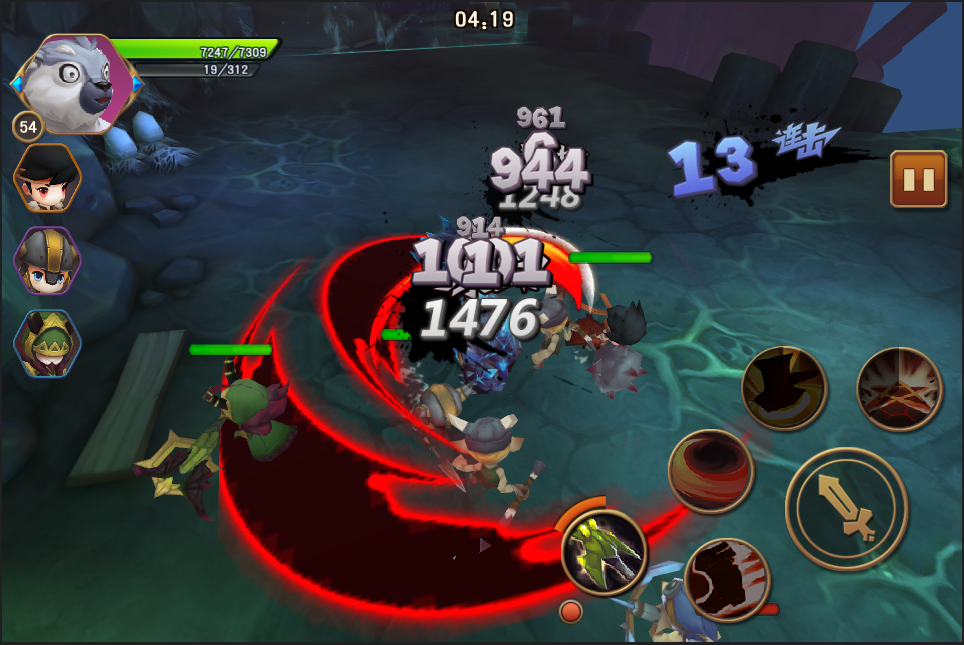Switch to the helmeted knight hero
The image size is (964, 645).
(46, 260)
